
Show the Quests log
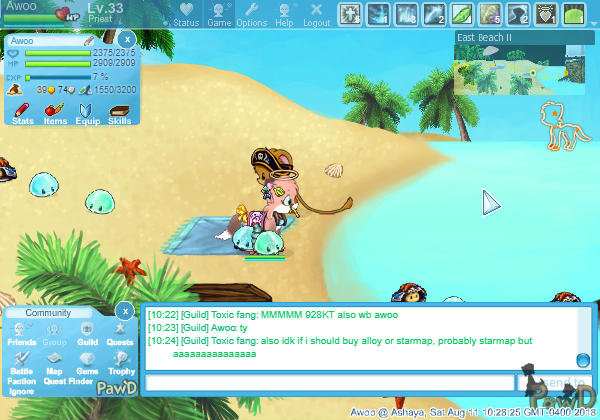(119, 334)
